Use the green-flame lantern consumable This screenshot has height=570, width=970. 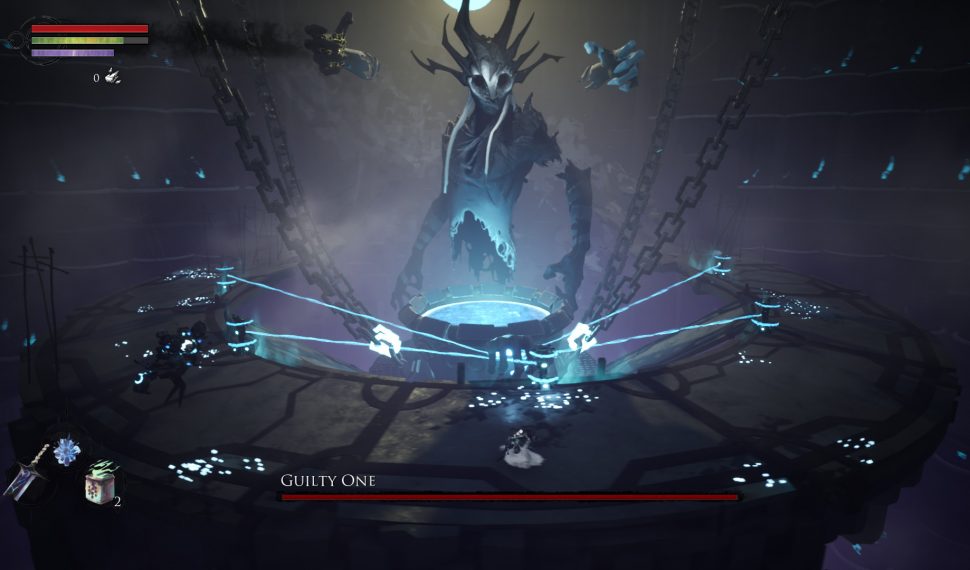(x=99, y=484)
